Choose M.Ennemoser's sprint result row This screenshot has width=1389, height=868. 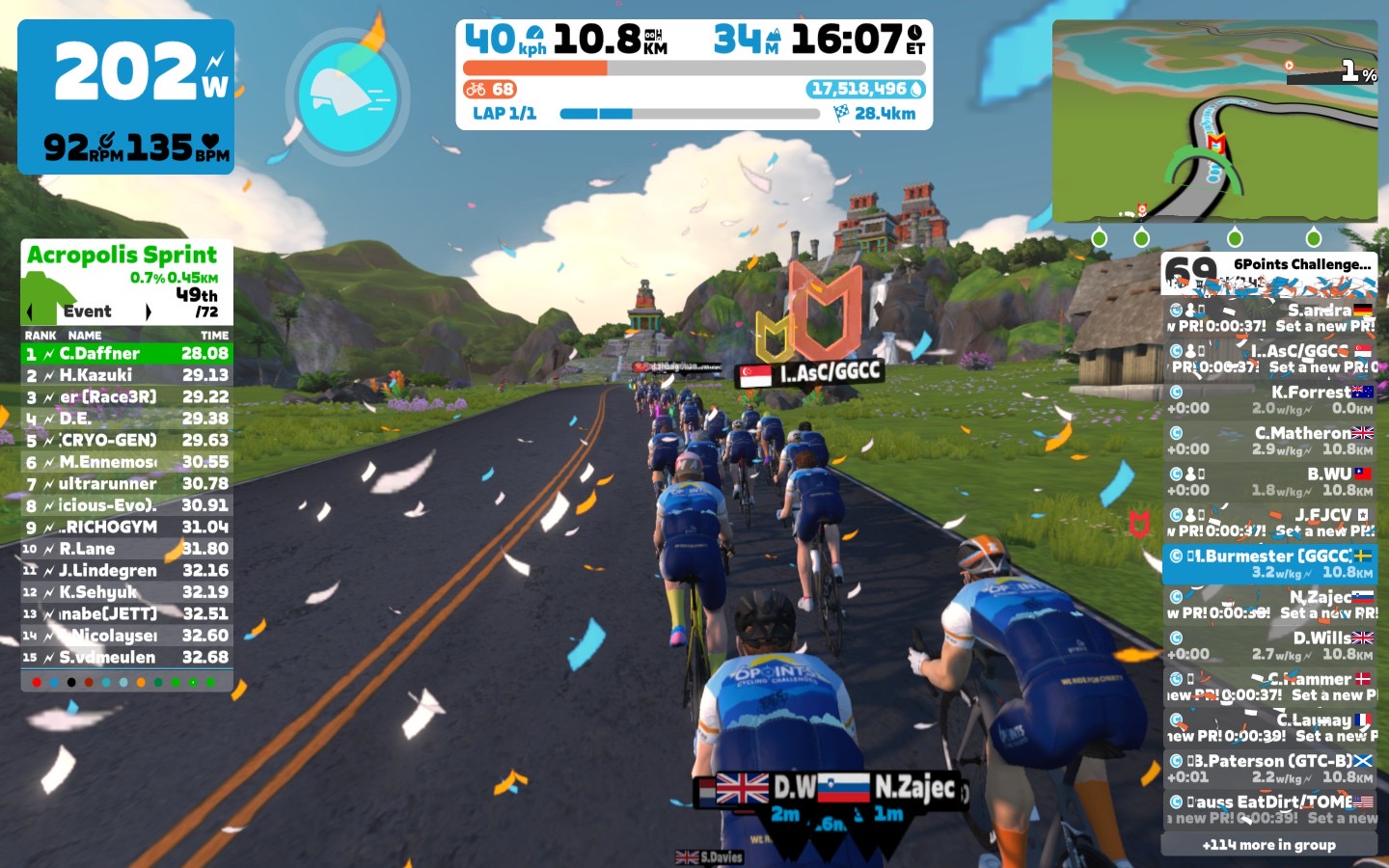tap(126, 462)
